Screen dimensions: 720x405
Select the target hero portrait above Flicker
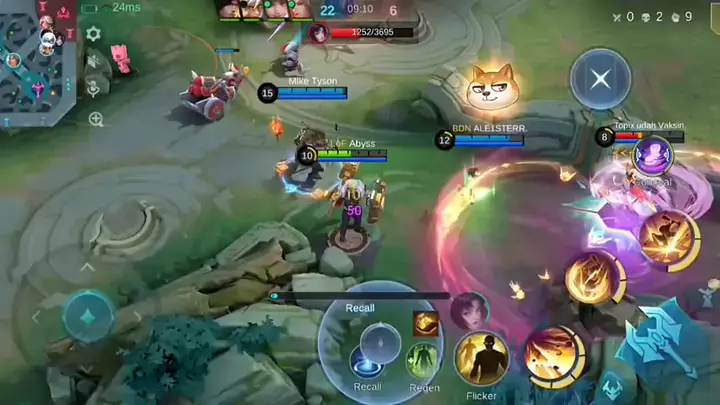point(469,310)
